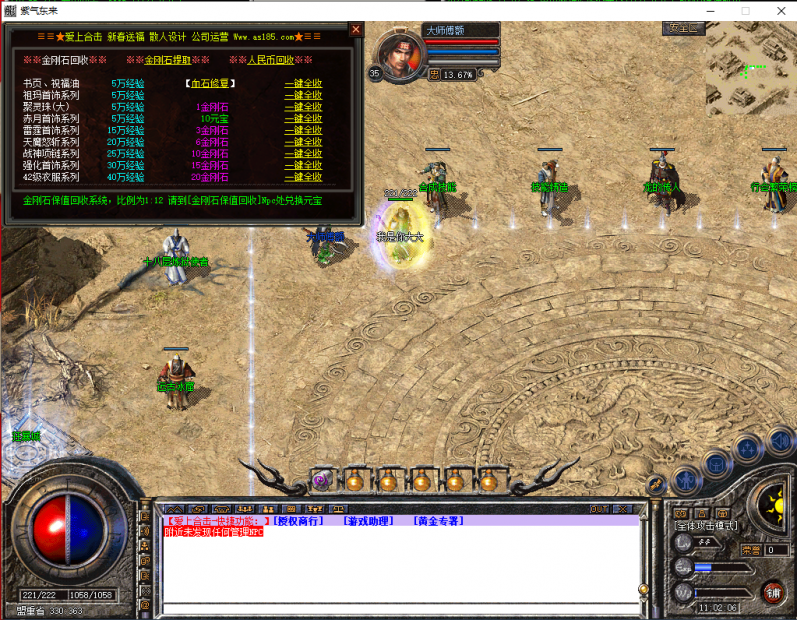This screenshot has width=797, height=620.
Task: Click 一键全收 for 聚灵珠(大) row
Action: click(303, 106)
